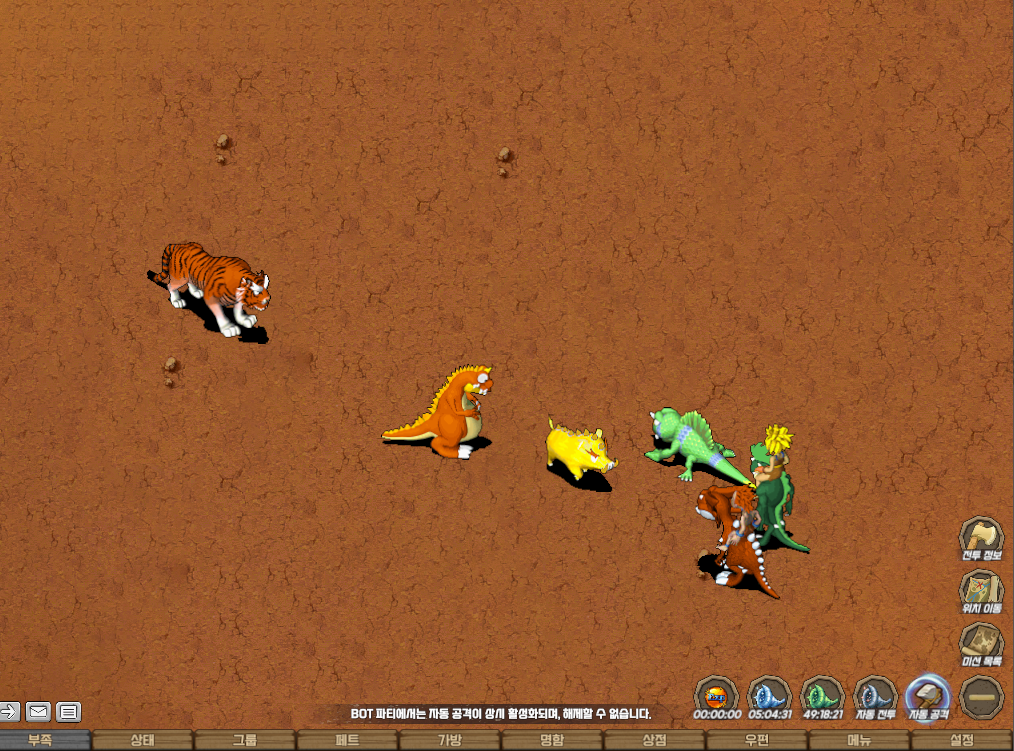Open the envelope mail button
This screenshot has height=751, width=1014.
coord(38,712)
